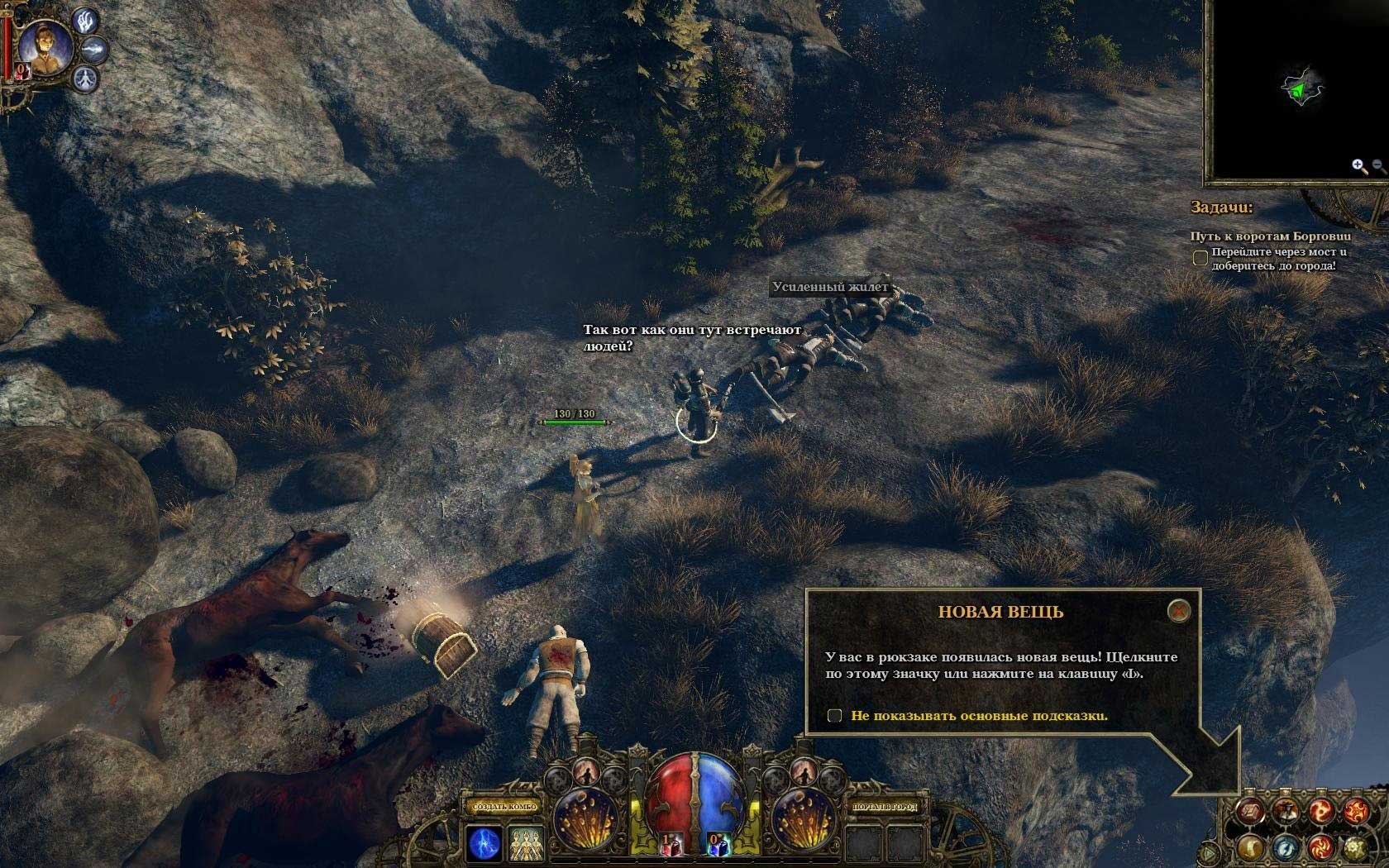Screen dimensions: 1389x868
Task: Use the blue mana potion
Action: pyautogui.click(x=716, y=843)
